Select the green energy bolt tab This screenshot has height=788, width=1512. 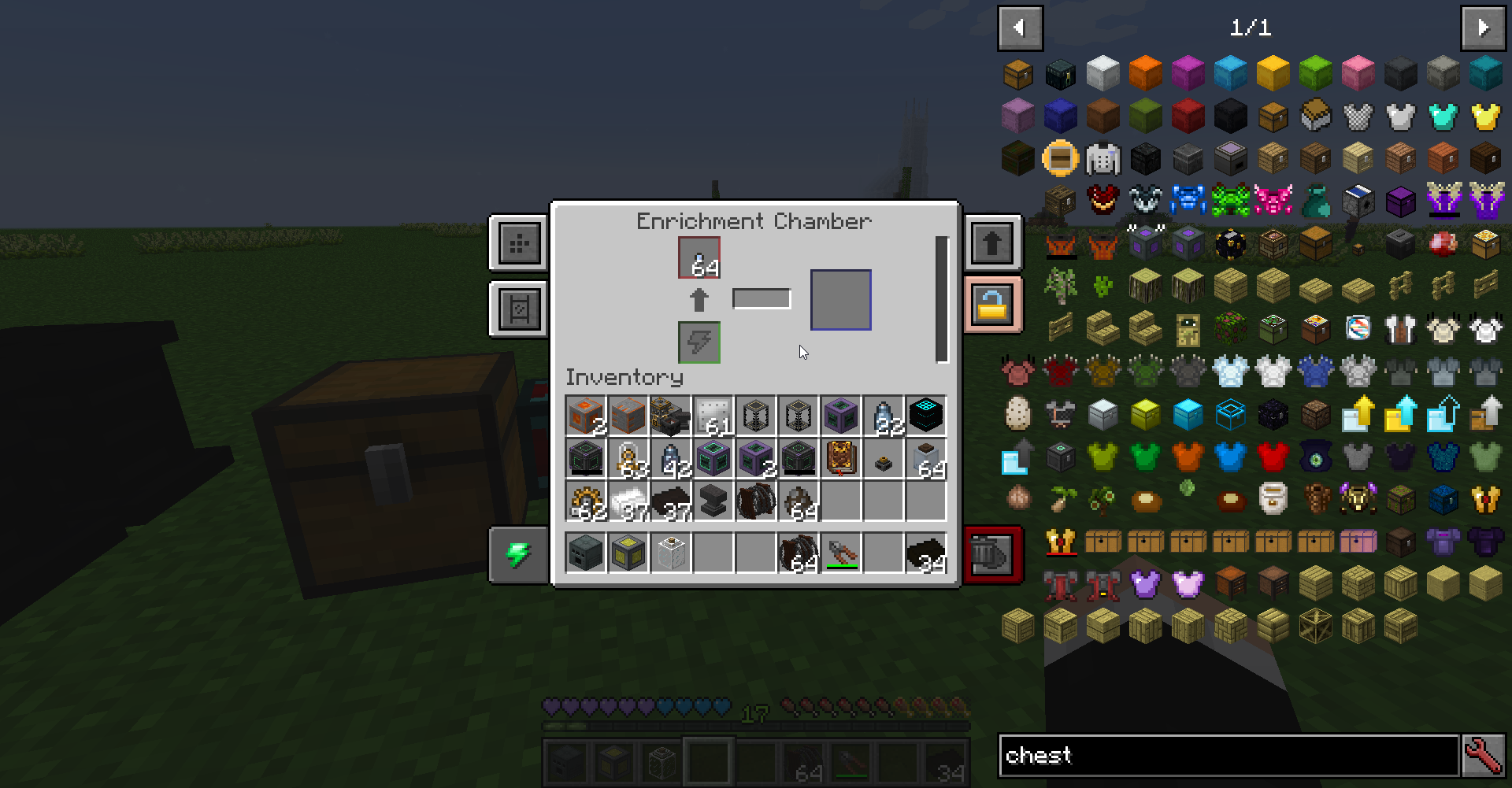518,554
